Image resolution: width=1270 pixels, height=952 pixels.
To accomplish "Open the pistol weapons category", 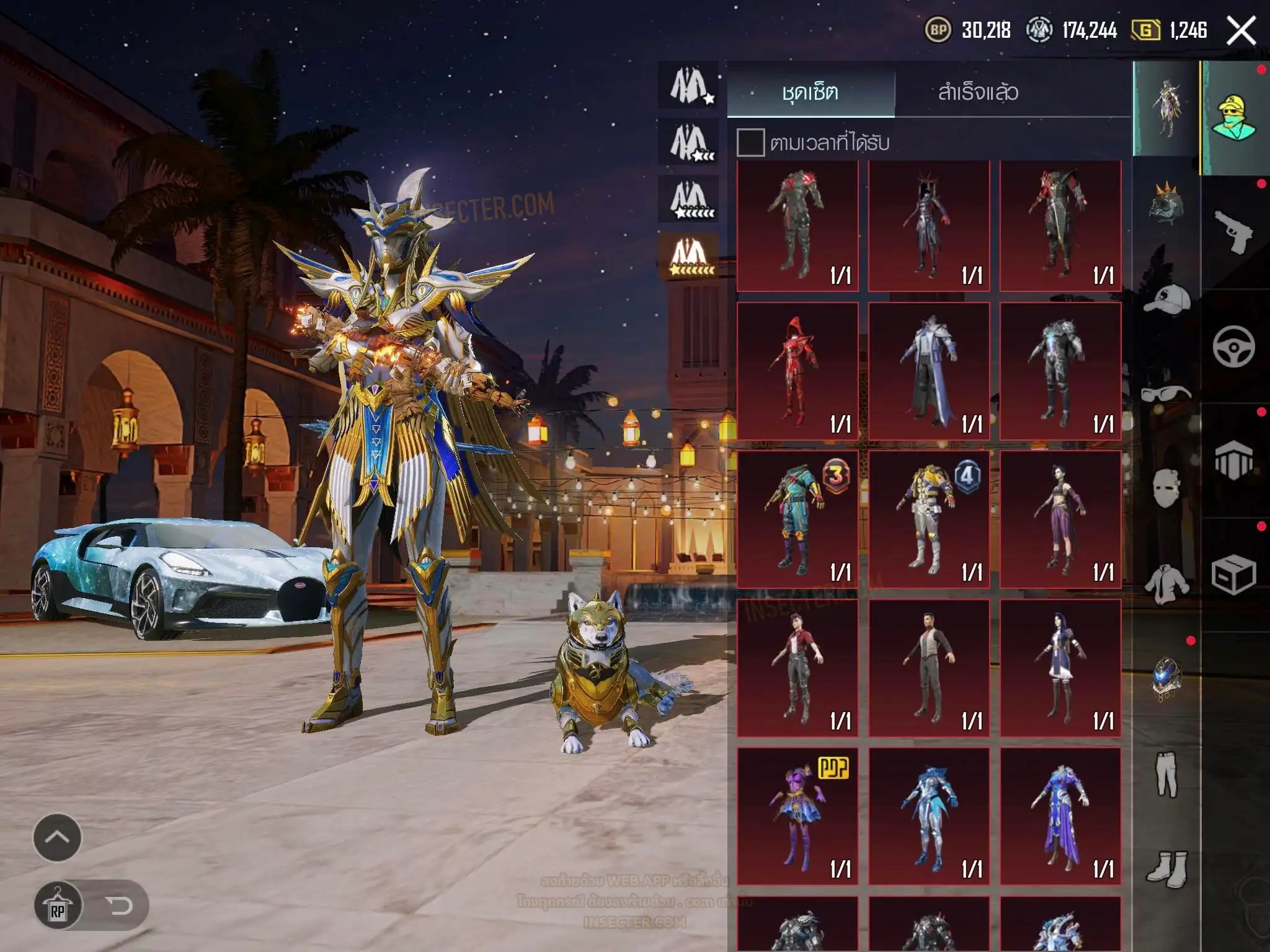I will (x=1233, y=232).
